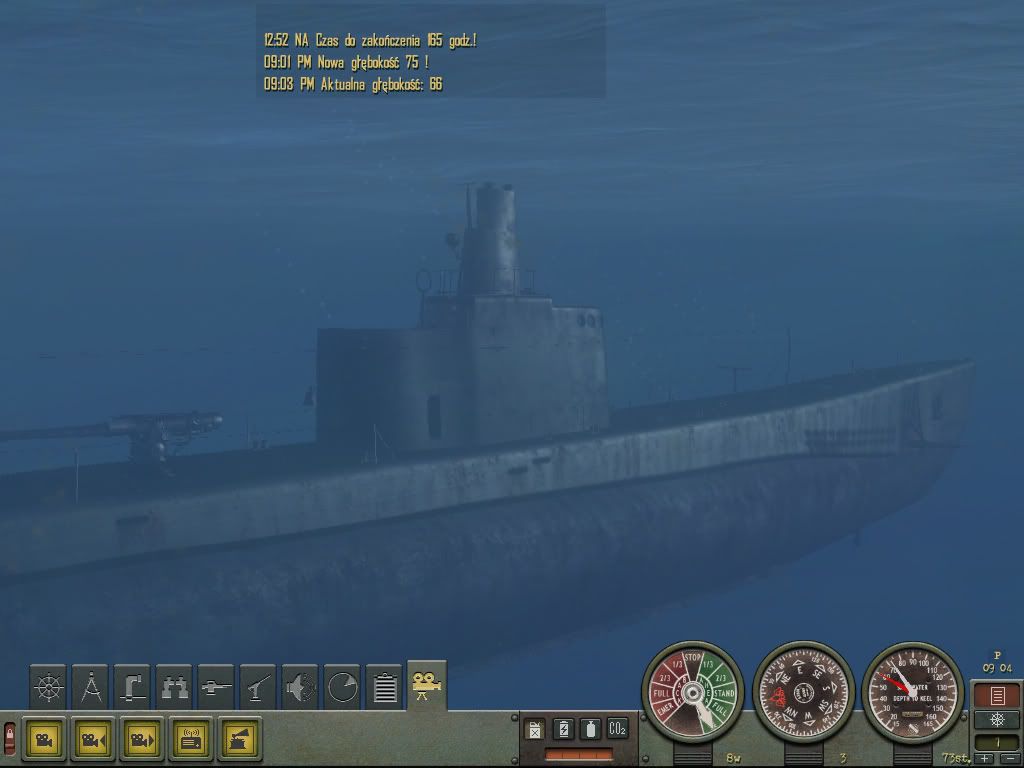Open the gramophone player button
This screenshot has height=768, width=1024.
click(x=240, y=739)
